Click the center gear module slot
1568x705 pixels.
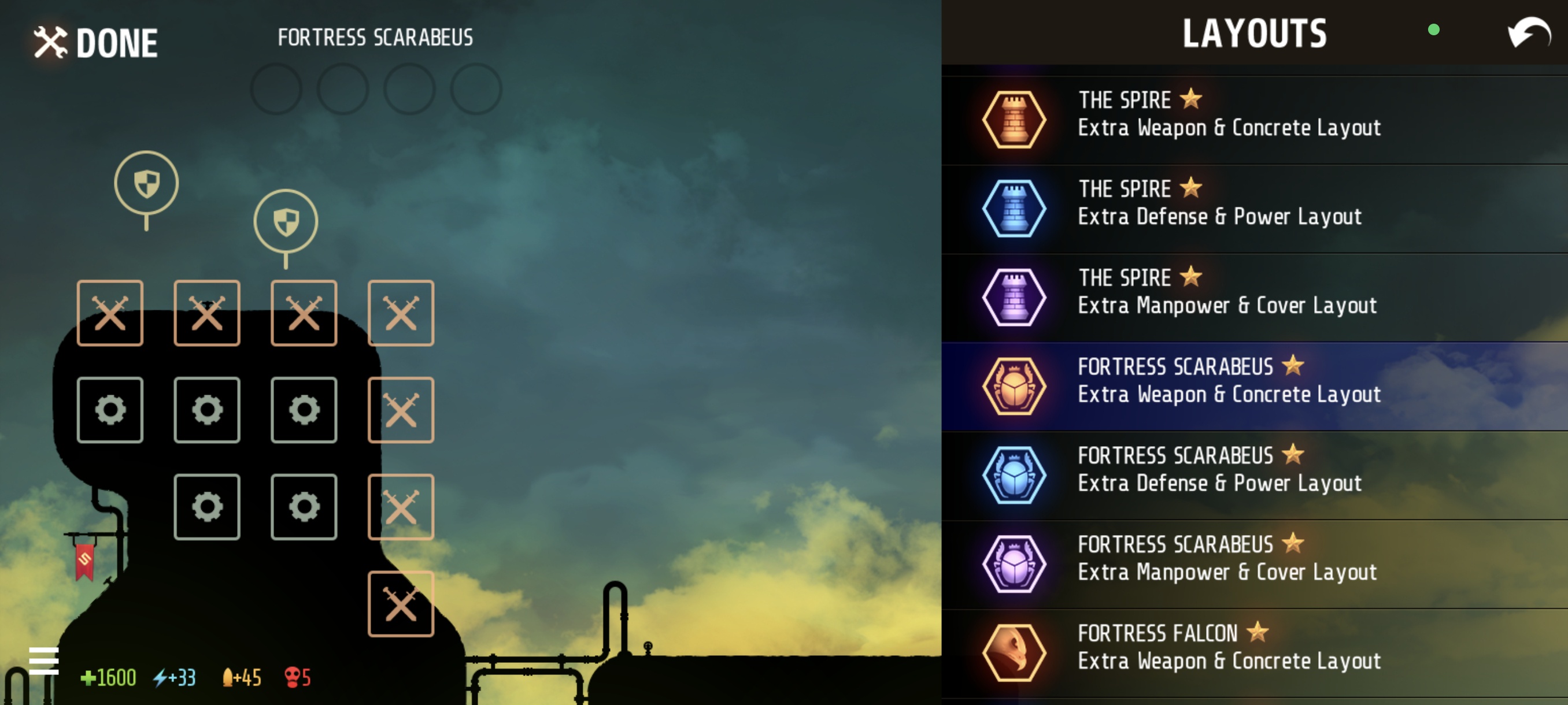tap(206, 409)
